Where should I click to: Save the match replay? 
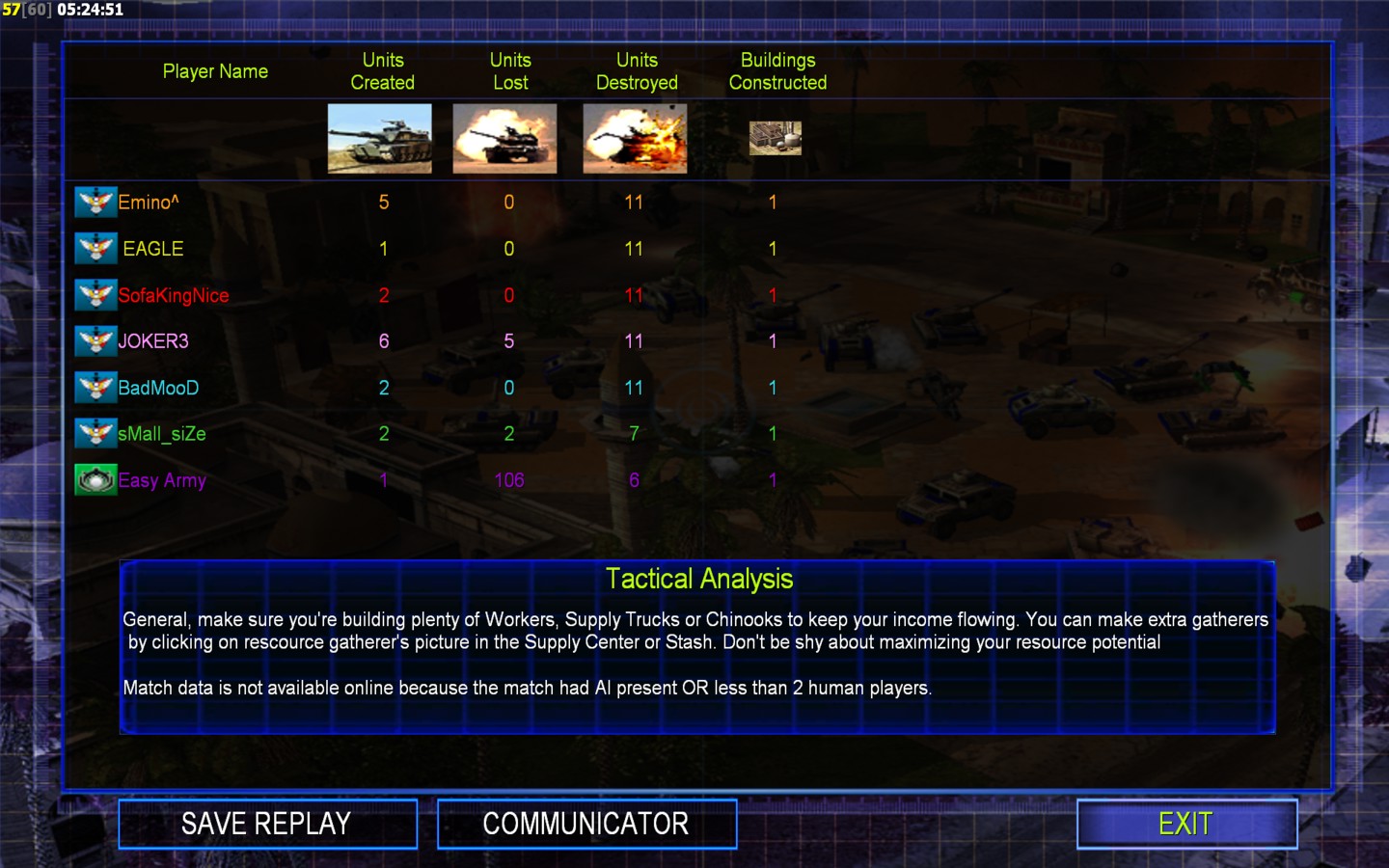(267, 824)
